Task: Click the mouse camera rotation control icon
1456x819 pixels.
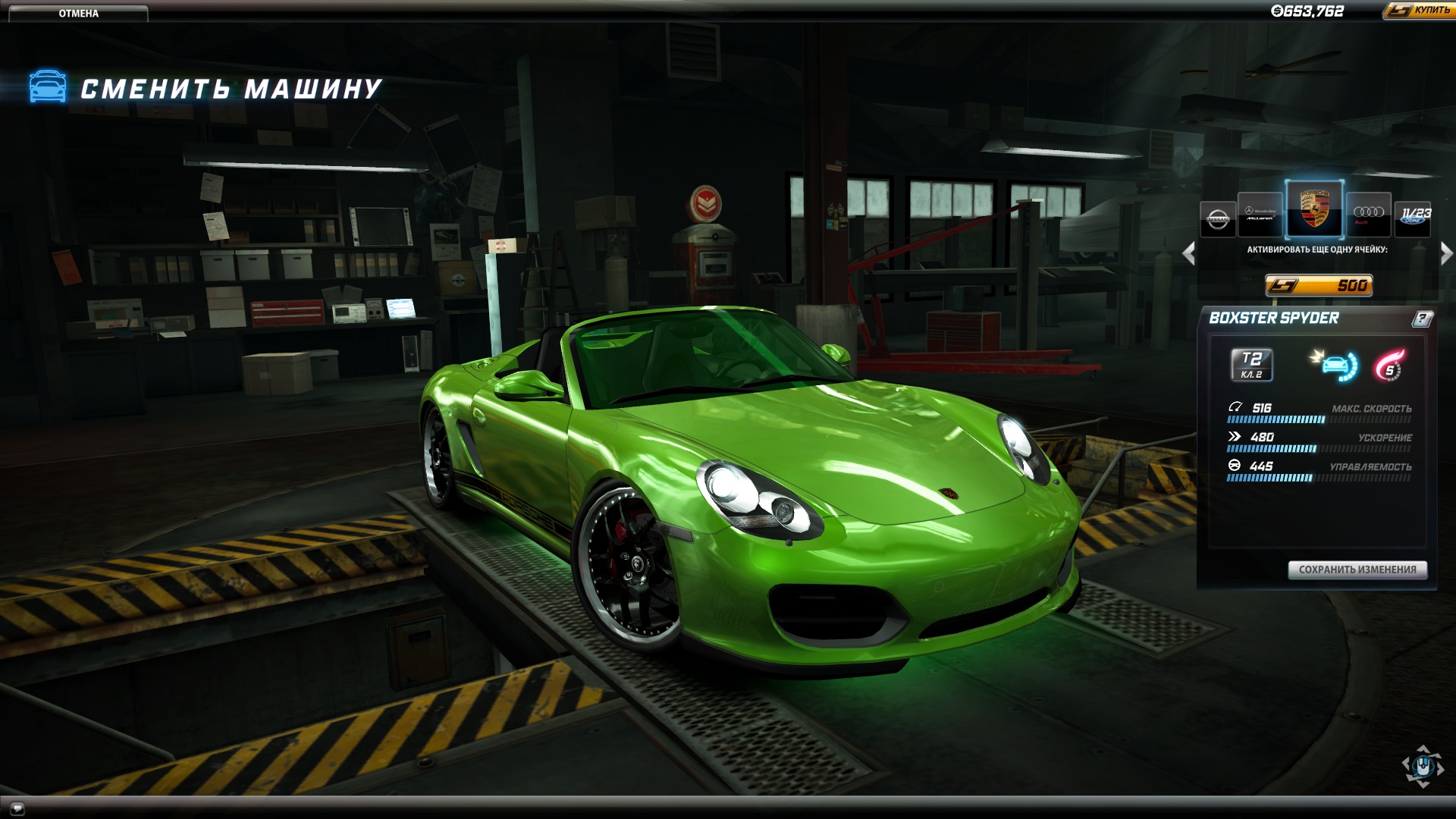Action: click(x=1422, y=766)
